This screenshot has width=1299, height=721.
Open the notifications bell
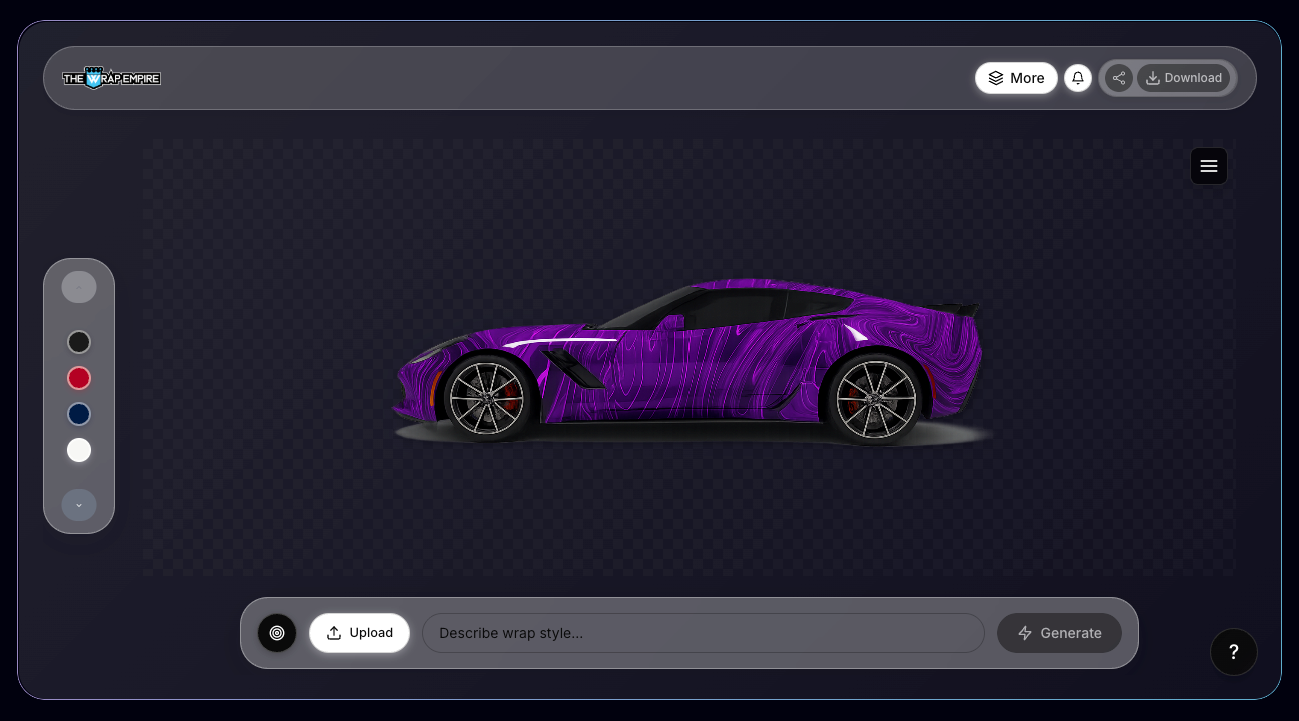coord(1077,77)
